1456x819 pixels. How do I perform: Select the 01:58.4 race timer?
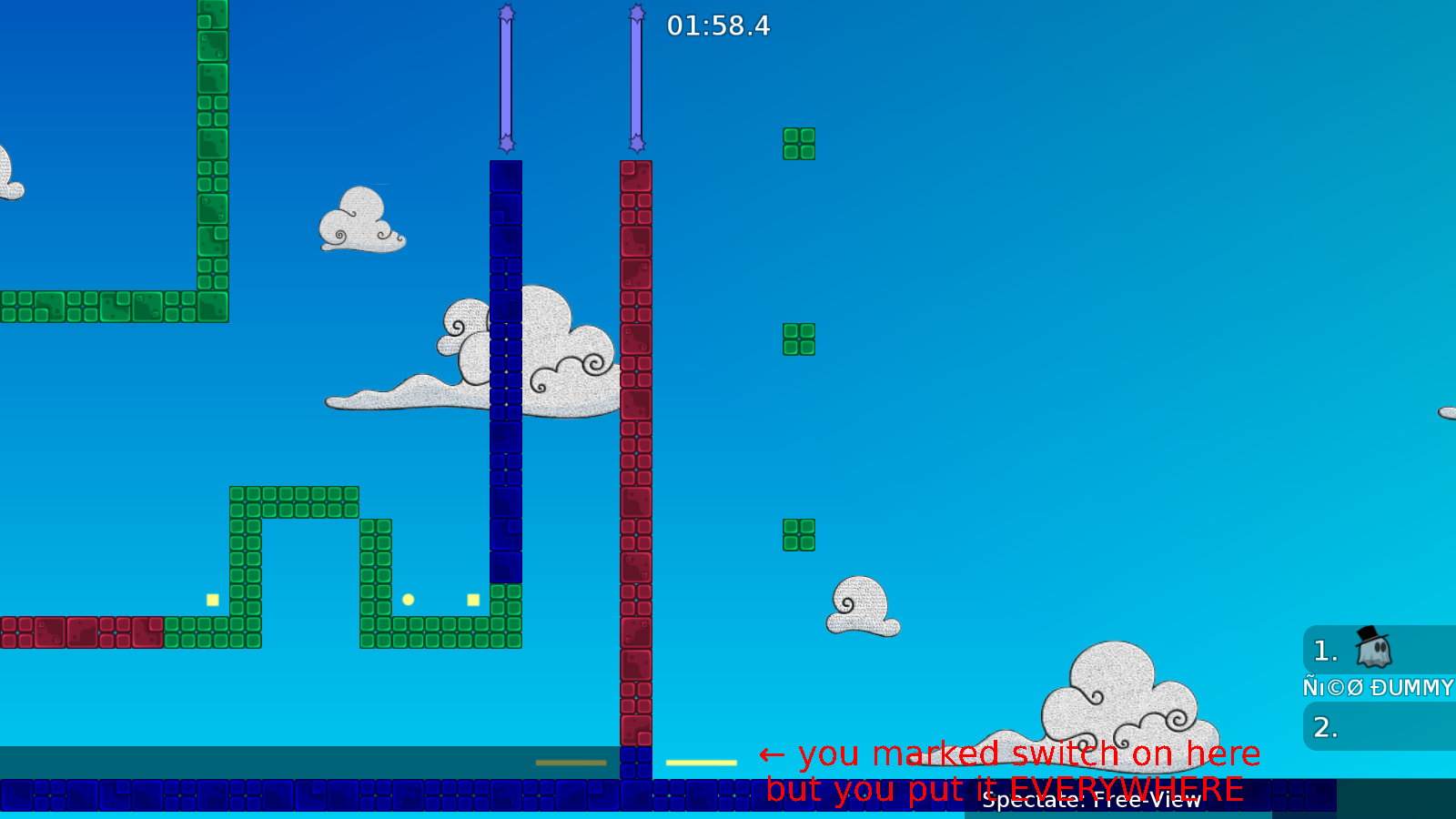718,26
